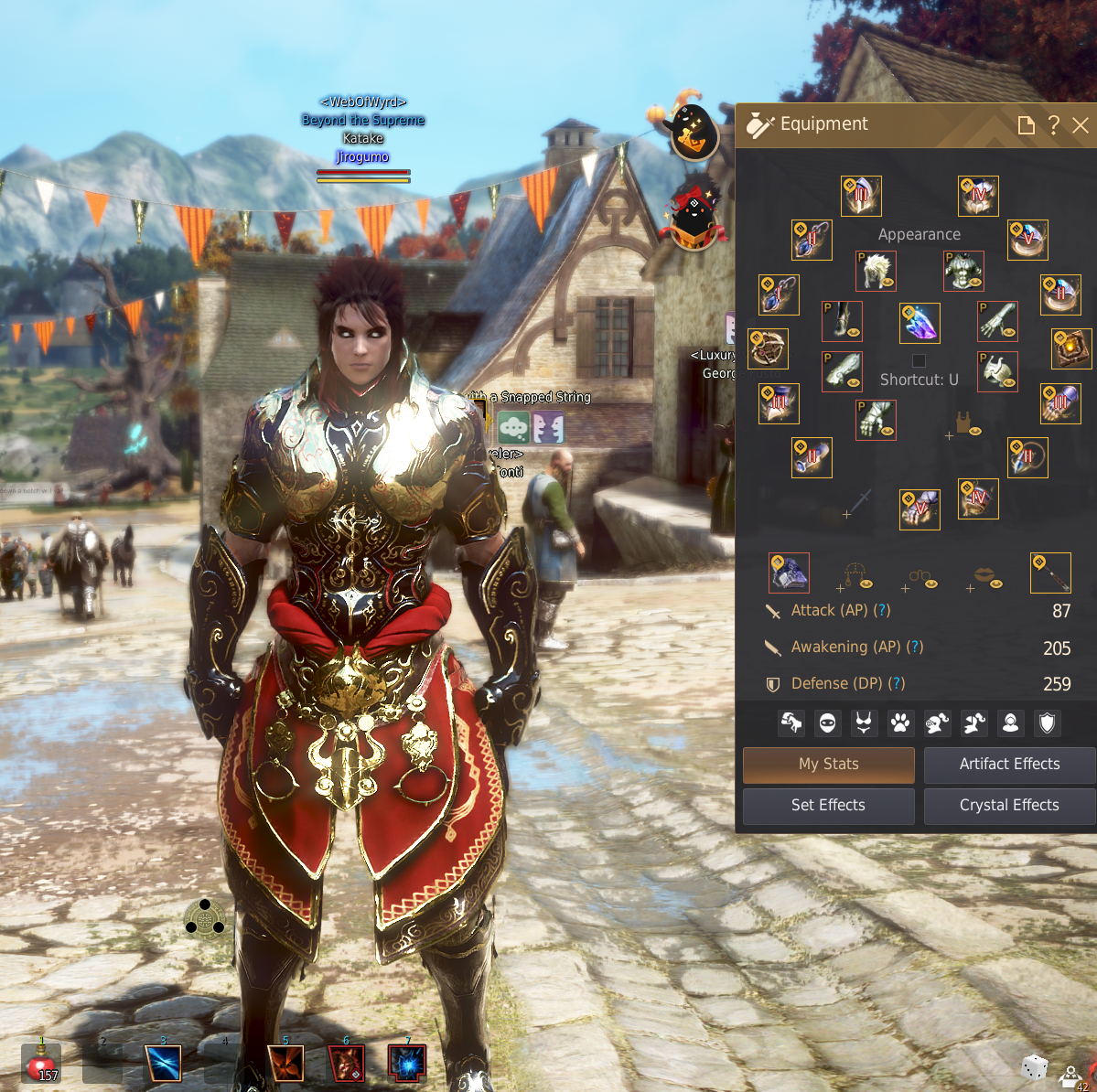Activate the blue slash skill in slot 3
Screen dimensions: 1097x1092
pos(164,1064)
